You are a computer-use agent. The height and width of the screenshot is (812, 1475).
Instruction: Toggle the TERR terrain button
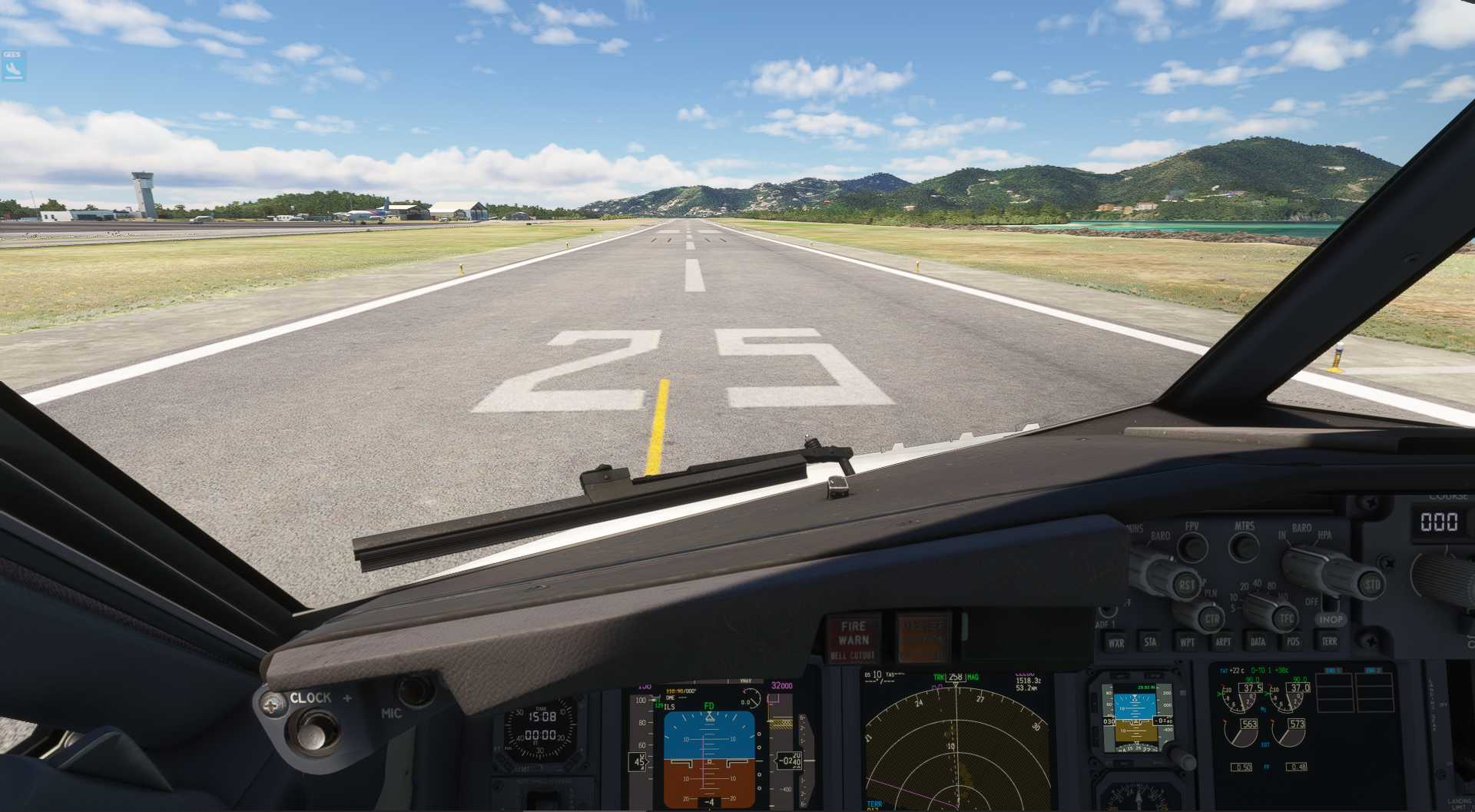tap(1329, 641)
